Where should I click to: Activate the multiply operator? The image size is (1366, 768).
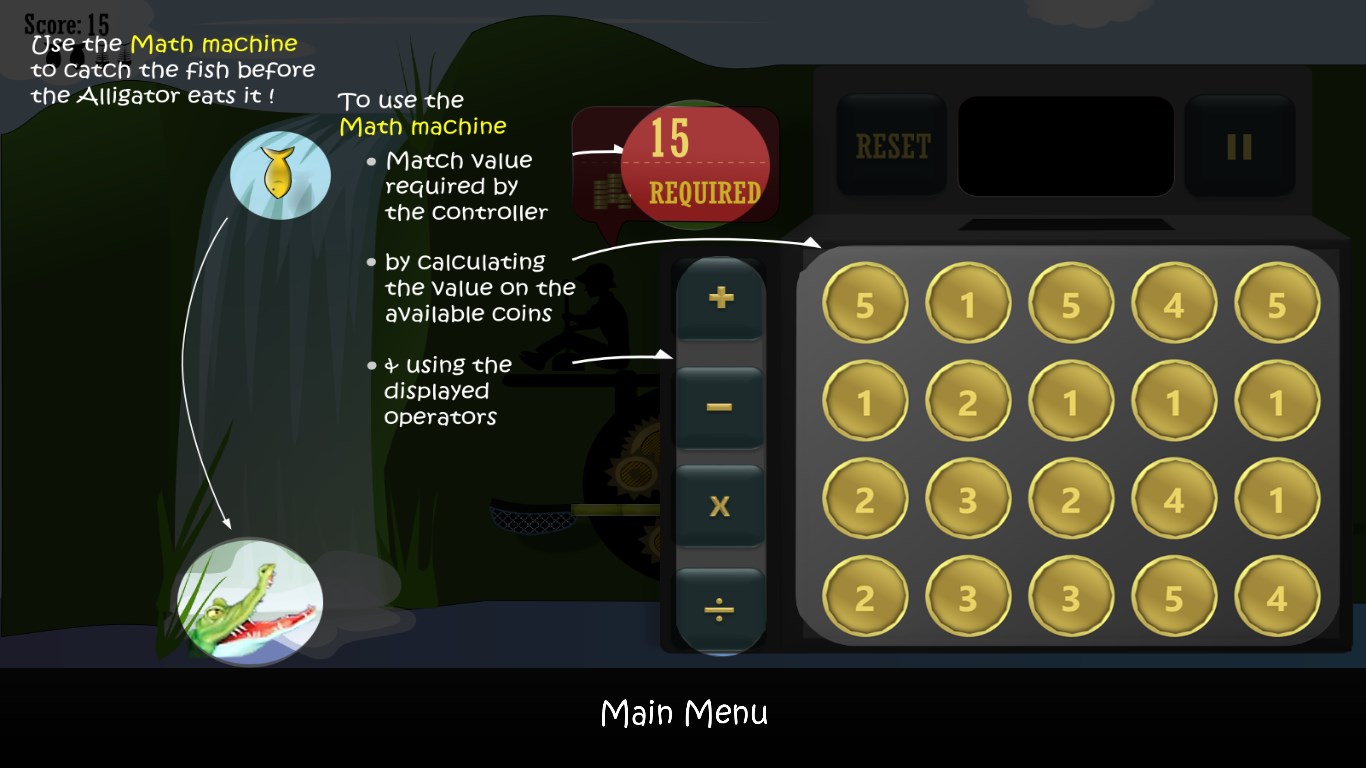click(x=720, y=506)
